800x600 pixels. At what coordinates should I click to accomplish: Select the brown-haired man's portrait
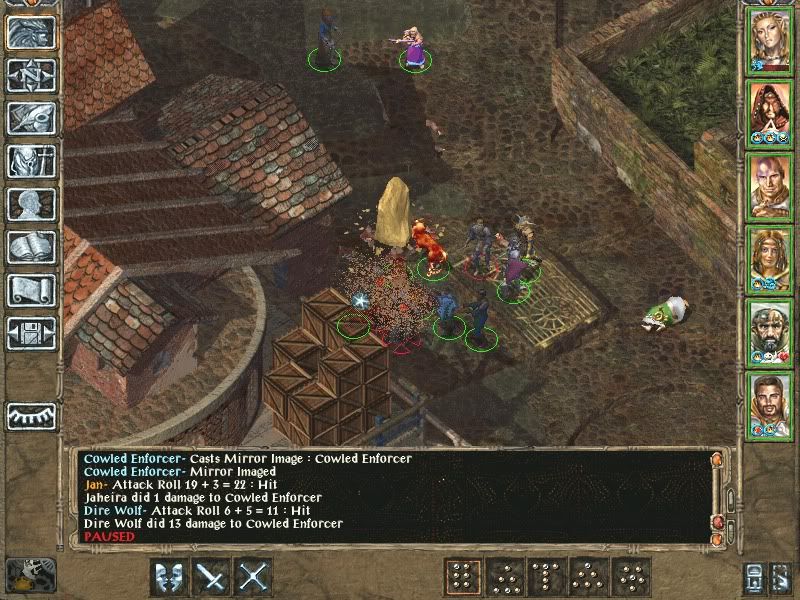pyautogui.click(x=770, y=402)
